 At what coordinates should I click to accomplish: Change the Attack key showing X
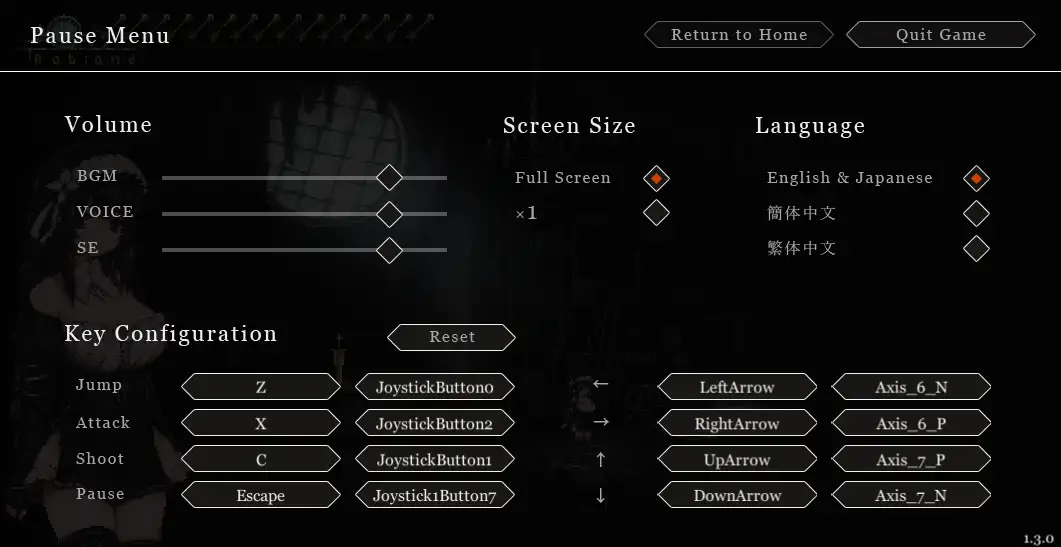coord(261,424)
